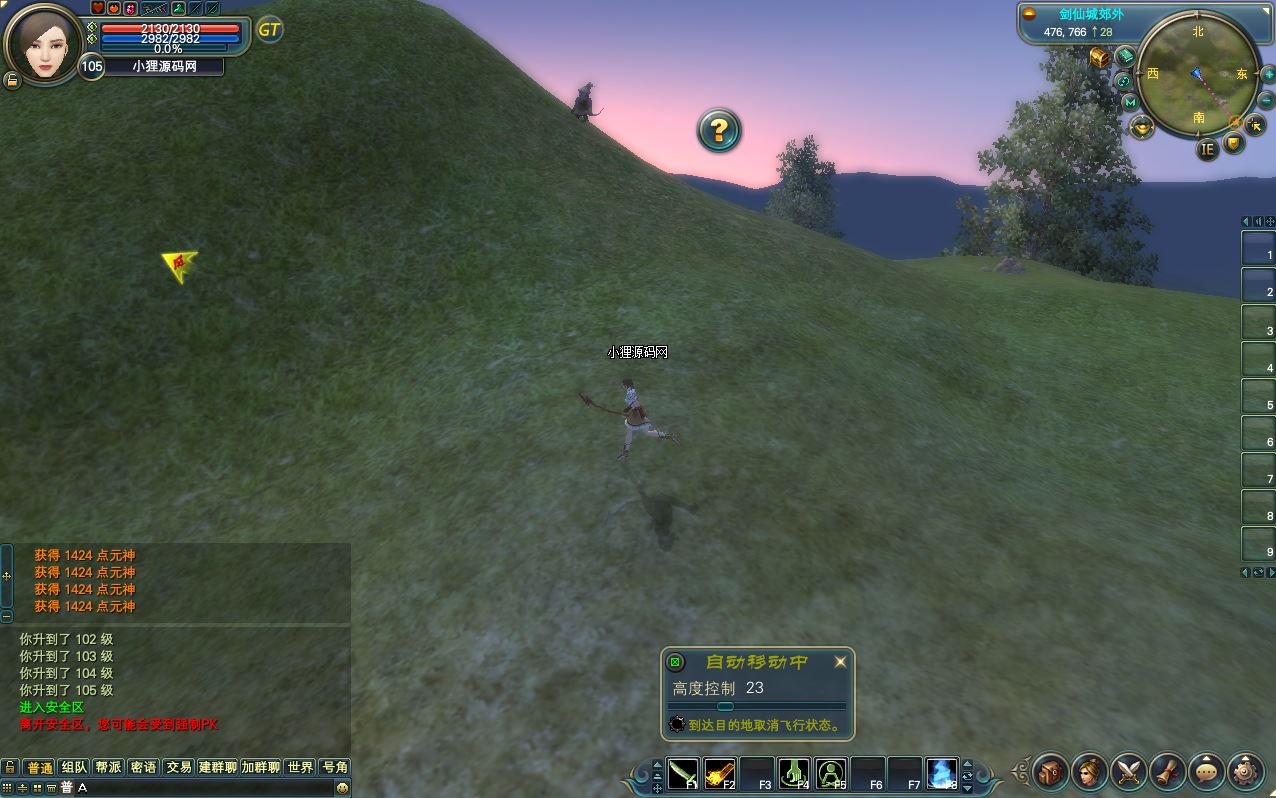The width and height of the screenshot is (1276, 798).
Task: Open the world map M button
Action: click(1130, 102)
